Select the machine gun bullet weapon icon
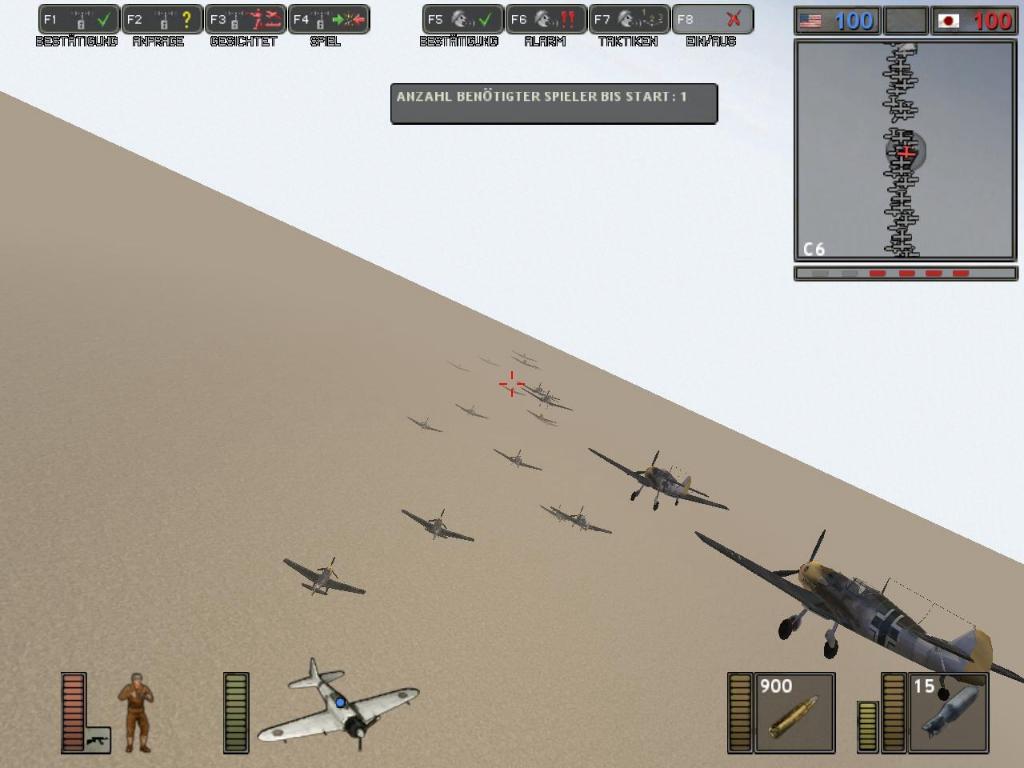The height and width of the screenshot is (768, 1024). pyautogui.click(x=794, y=712)
